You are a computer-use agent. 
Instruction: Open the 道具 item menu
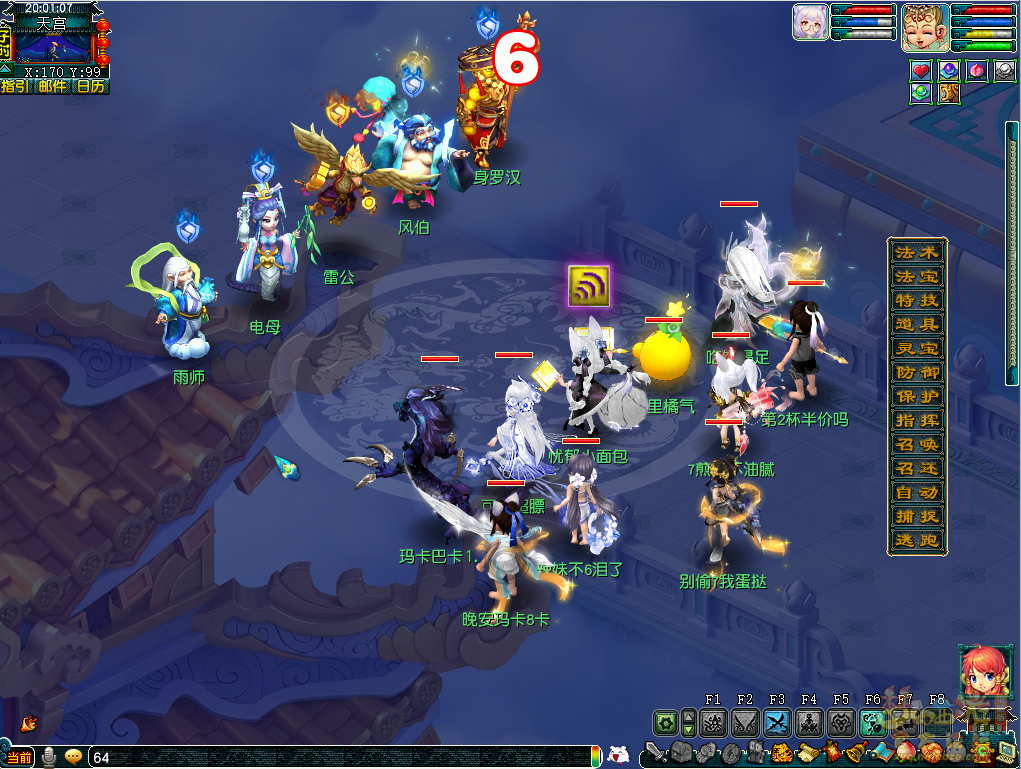(916, 324)
